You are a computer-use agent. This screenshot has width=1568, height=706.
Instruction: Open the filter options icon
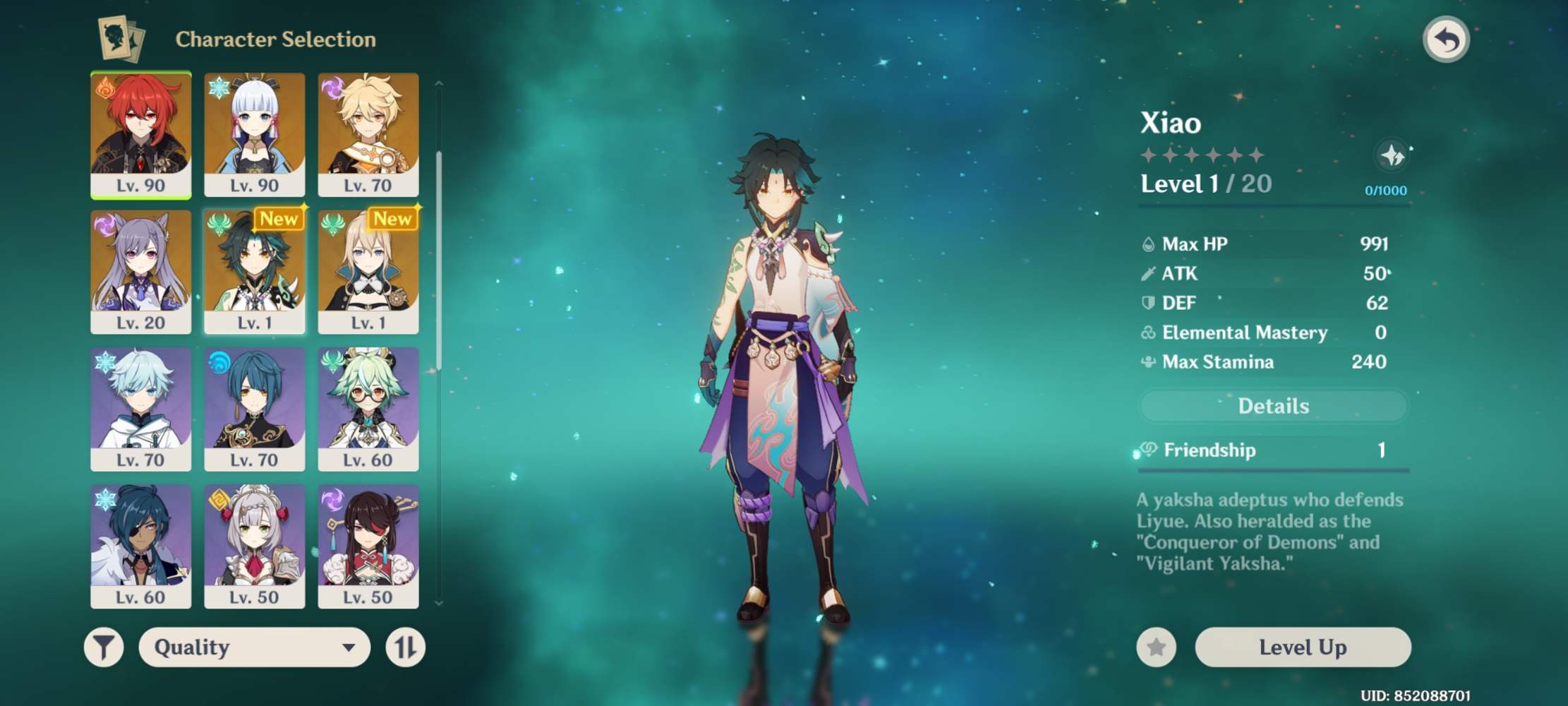103,647
